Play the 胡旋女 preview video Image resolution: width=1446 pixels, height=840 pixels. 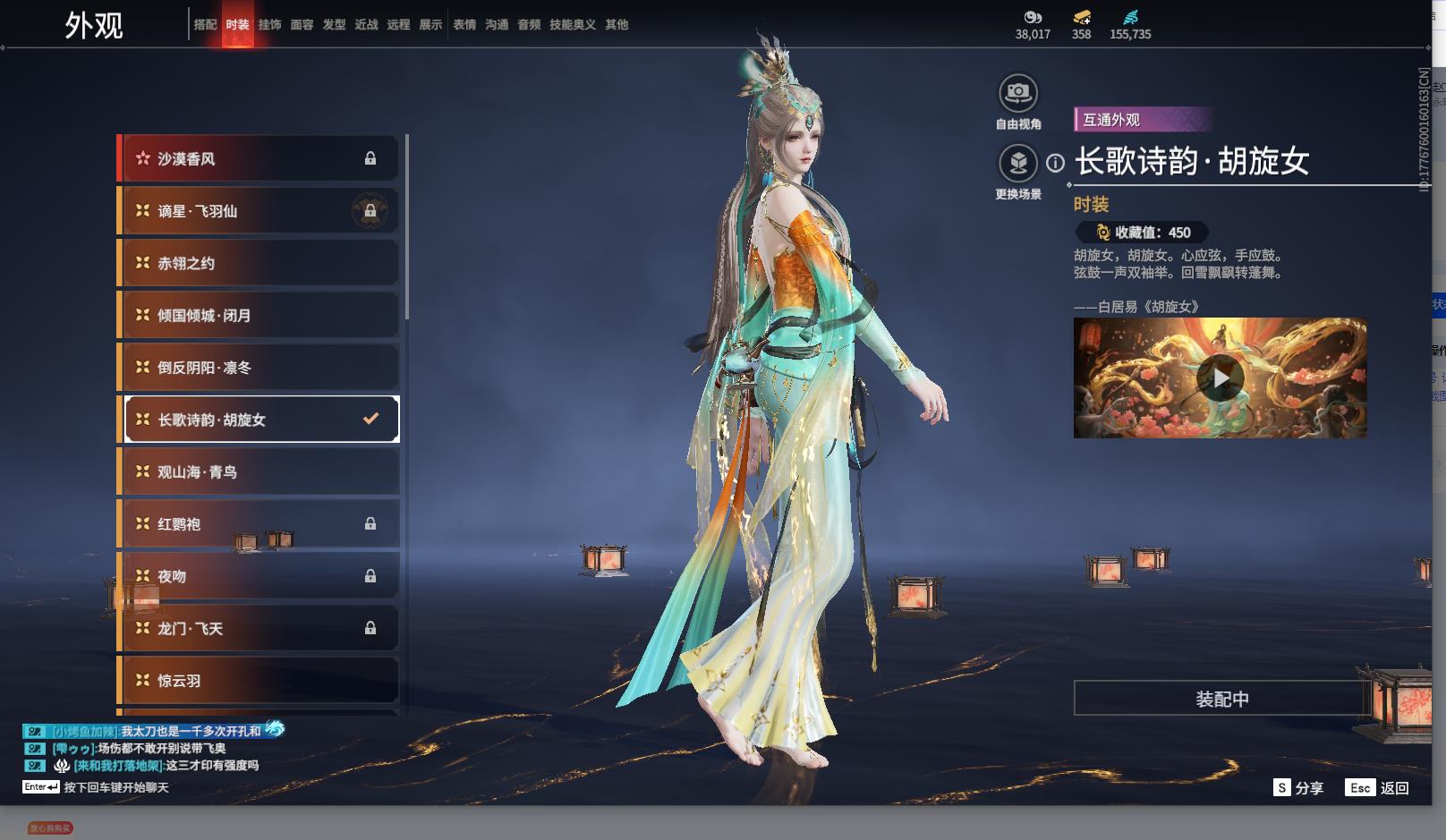point(1220,378)
